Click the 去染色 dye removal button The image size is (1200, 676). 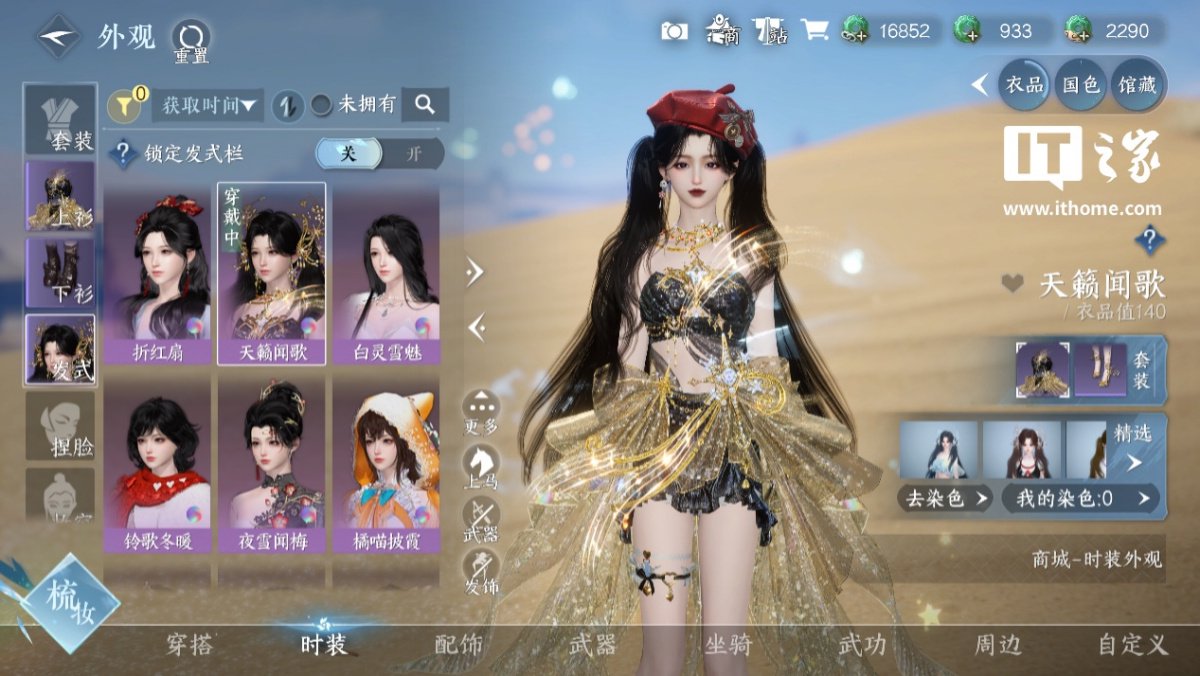tap(944, 497)
